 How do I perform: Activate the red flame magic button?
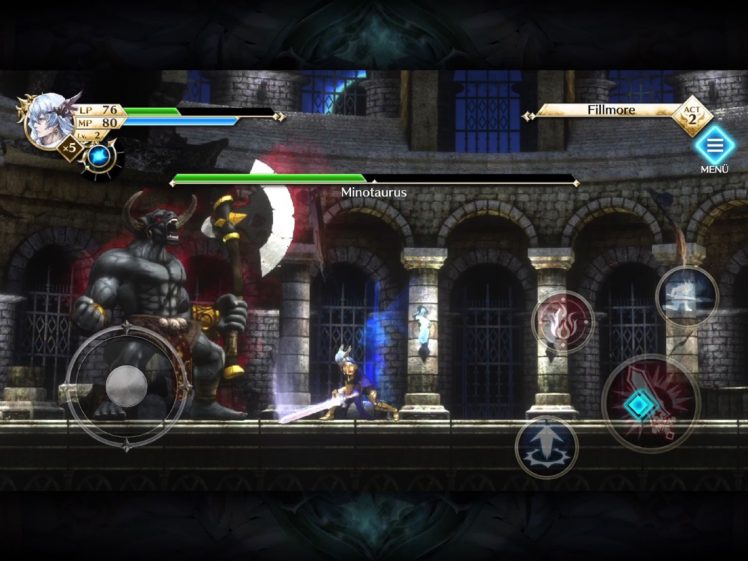563,322
